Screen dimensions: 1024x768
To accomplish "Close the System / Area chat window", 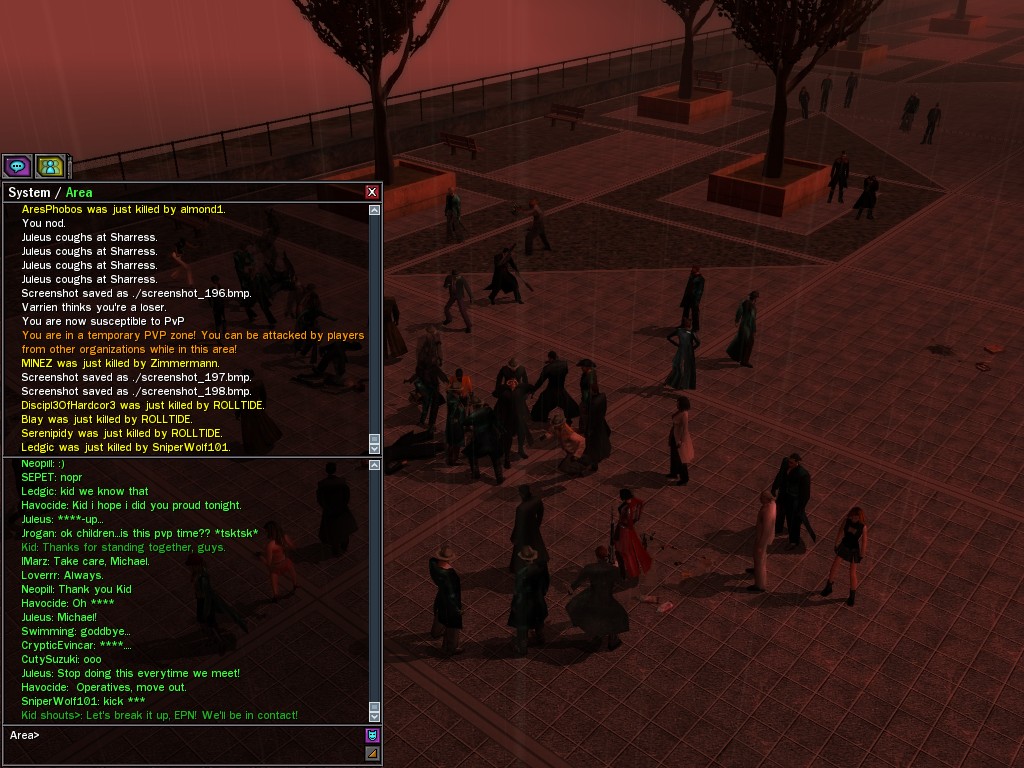I will click(x=372, y=192).
